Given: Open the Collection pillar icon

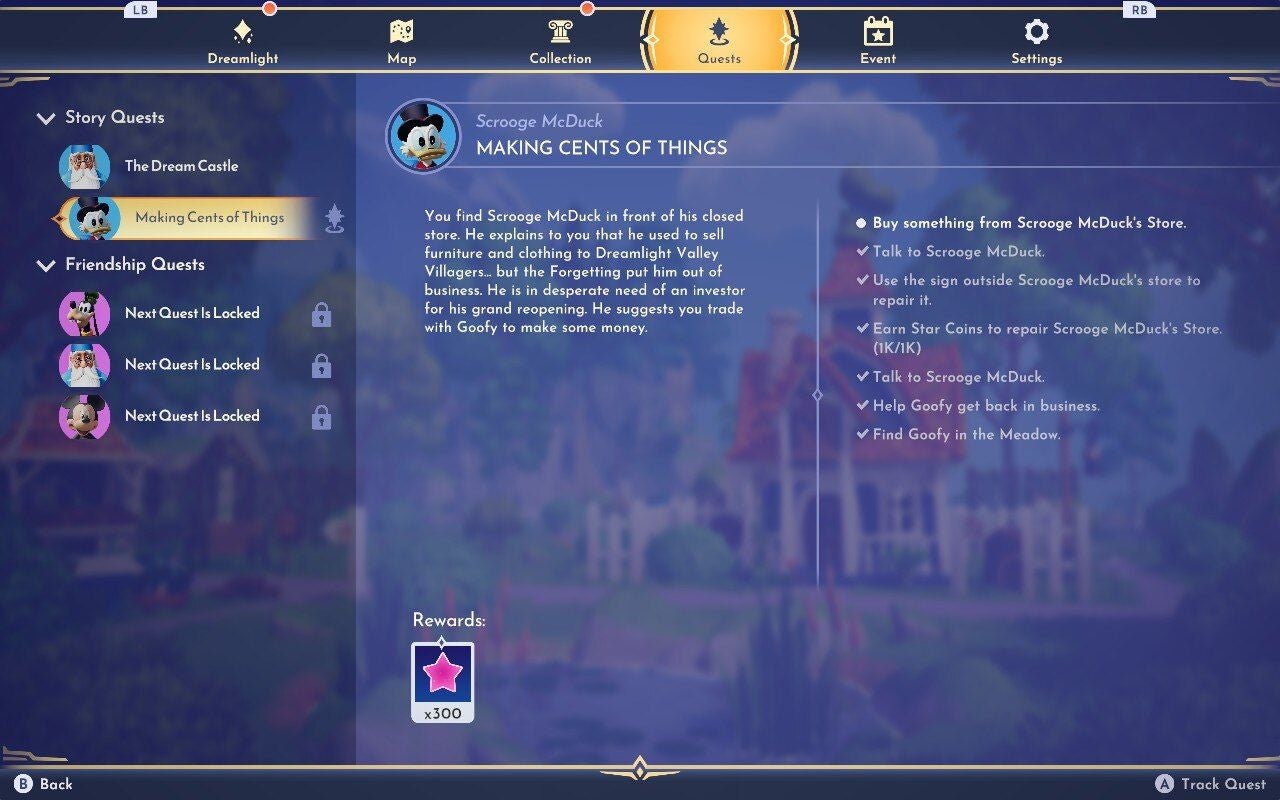Looking at the screenshot, I should coord(560,30).
